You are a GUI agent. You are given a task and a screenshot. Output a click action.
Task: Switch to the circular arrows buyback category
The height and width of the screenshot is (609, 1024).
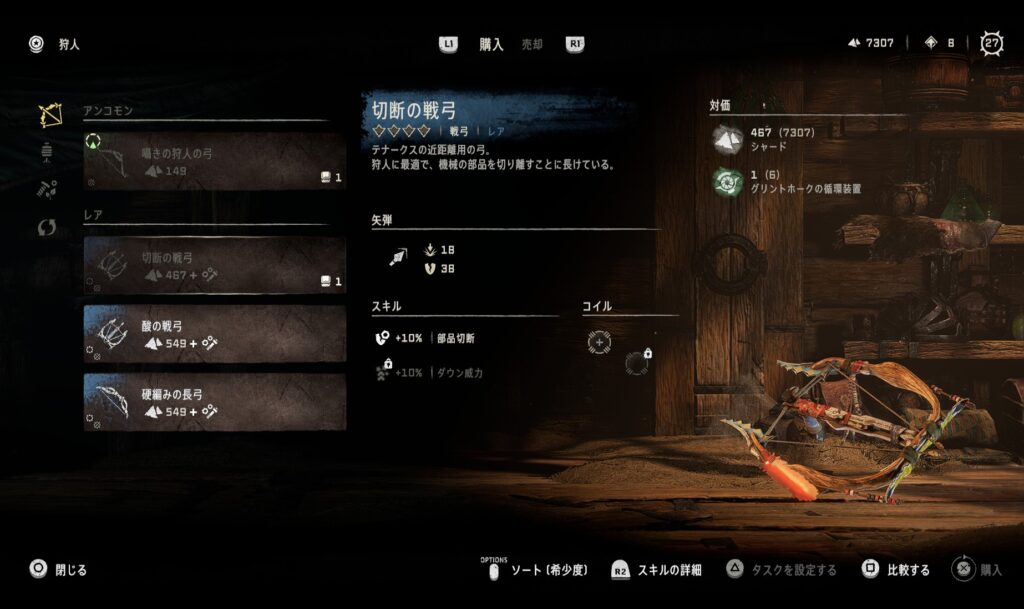point(47,227)
